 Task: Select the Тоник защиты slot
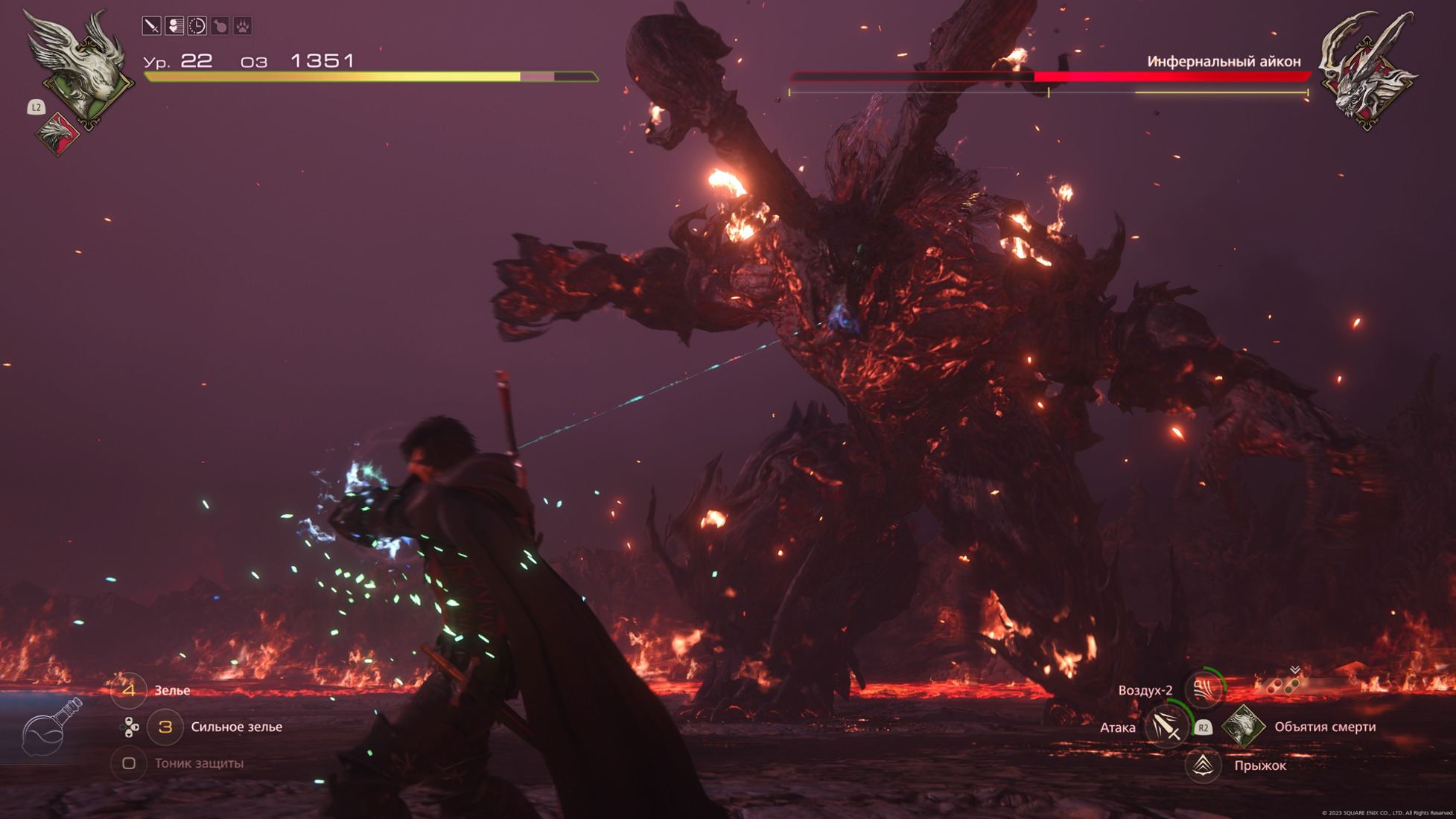click(x=129, y=763)
